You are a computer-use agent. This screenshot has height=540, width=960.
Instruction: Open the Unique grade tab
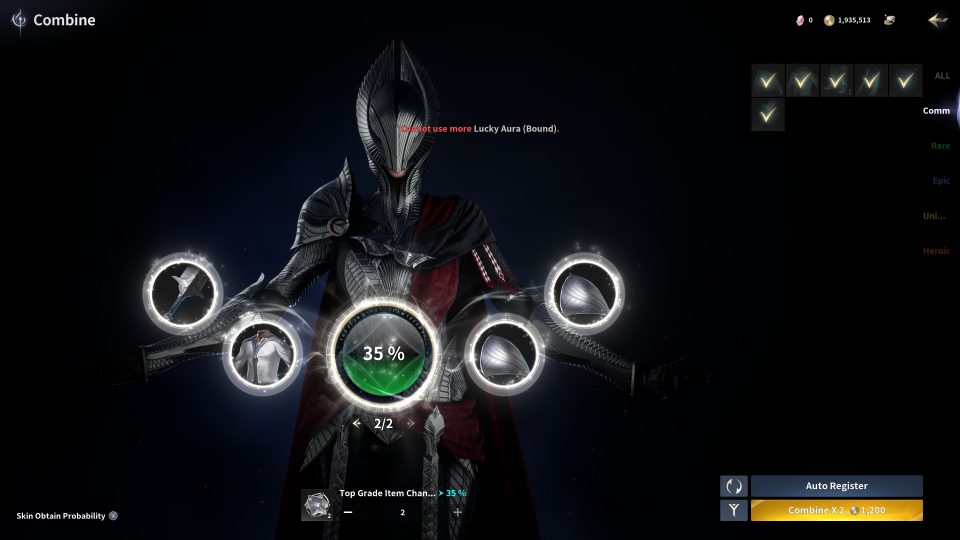coord(936,216)
